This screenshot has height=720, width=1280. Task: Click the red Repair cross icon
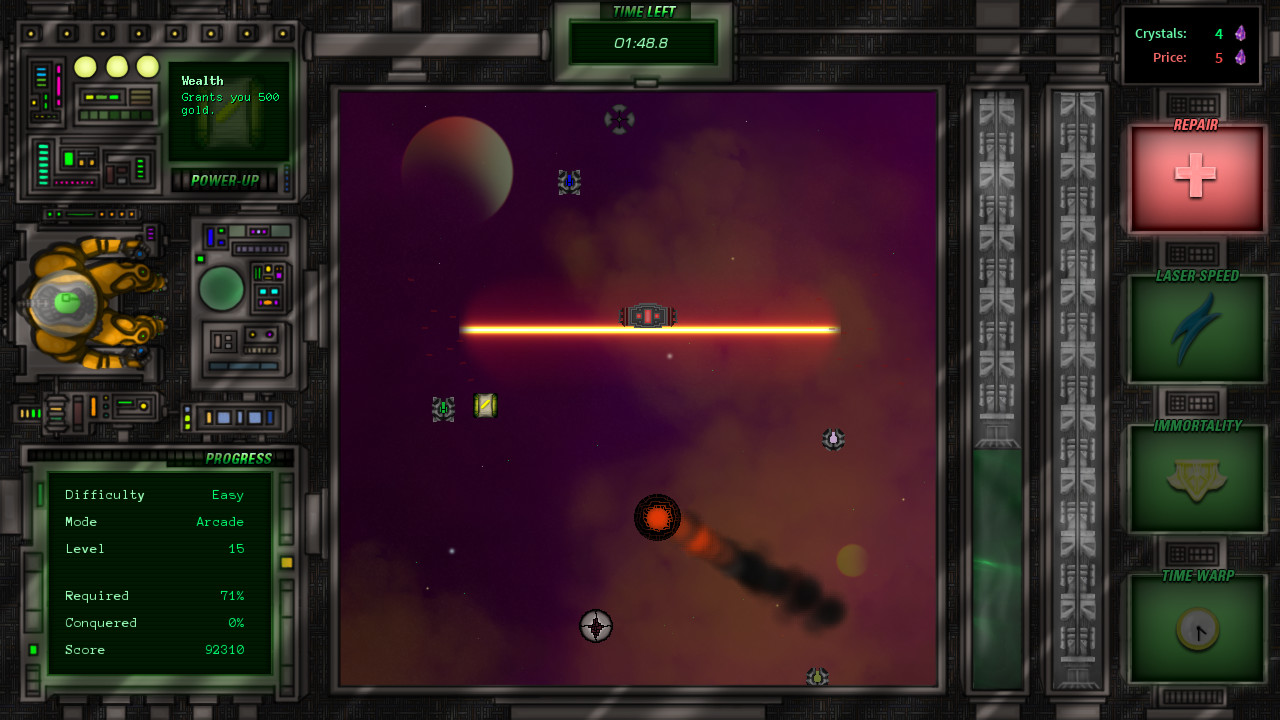point(1195,177)
